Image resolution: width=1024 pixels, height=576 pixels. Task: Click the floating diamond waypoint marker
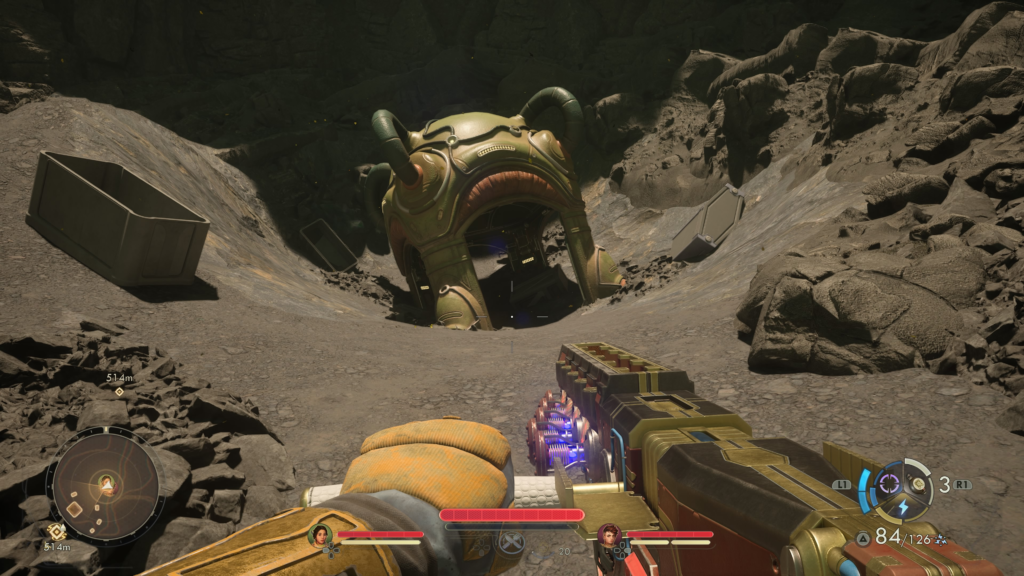point(119,391)
